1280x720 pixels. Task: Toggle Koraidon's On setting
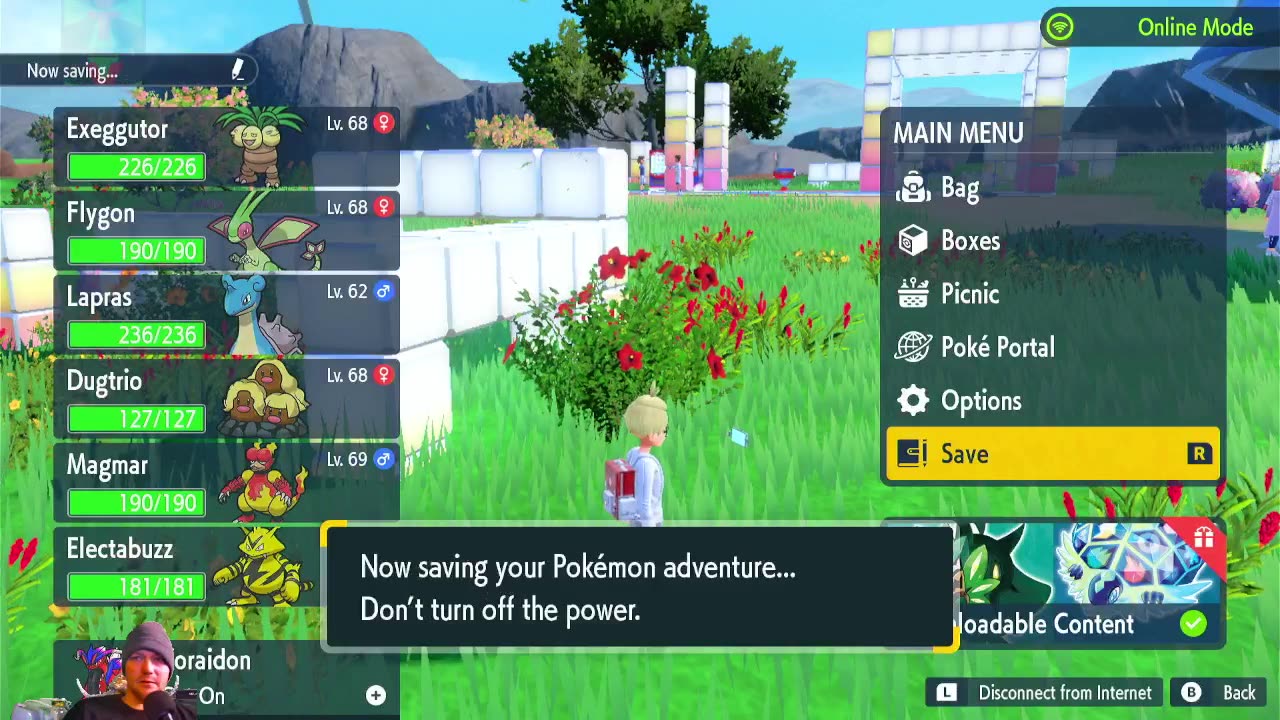(211, 697)
